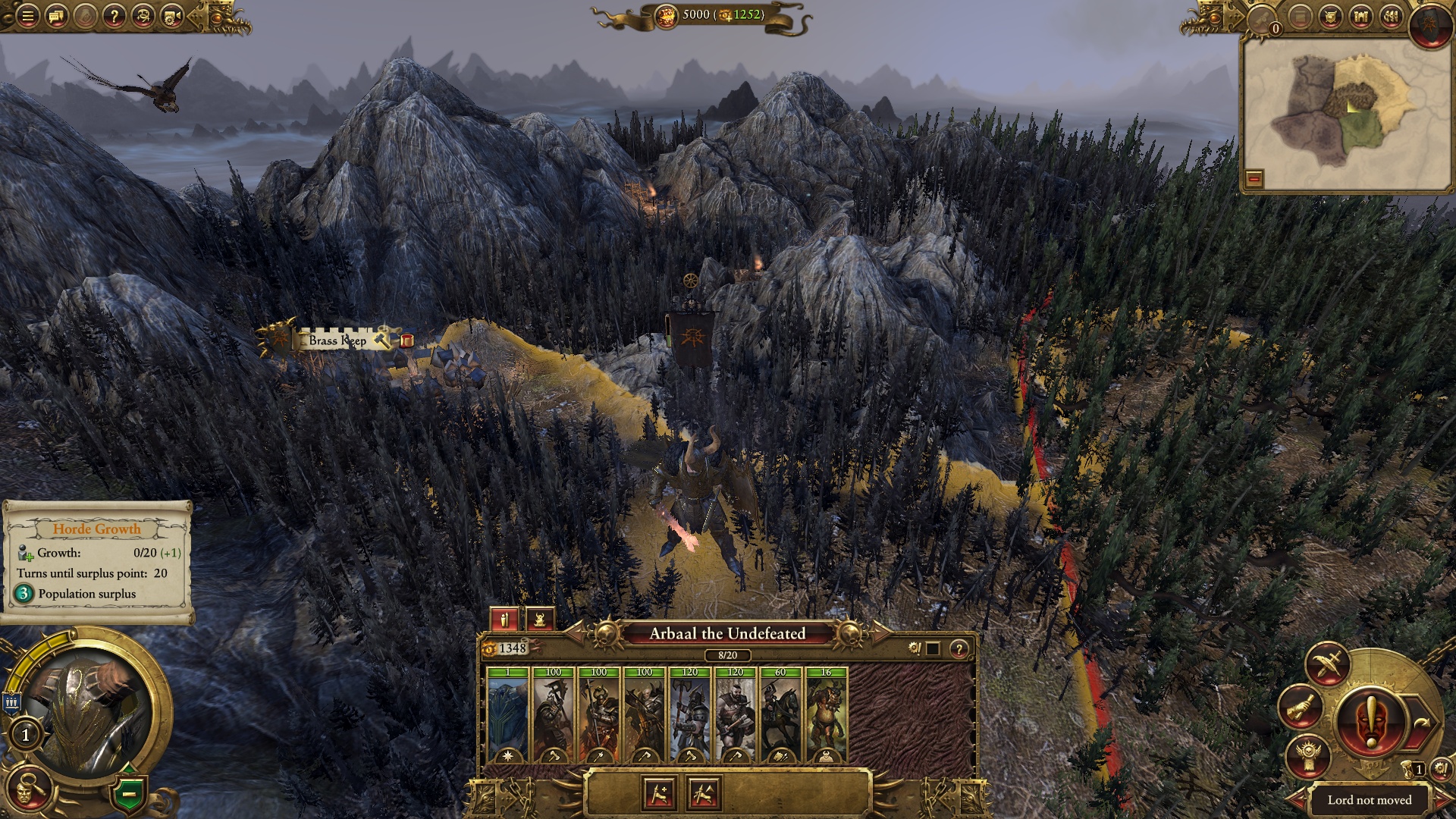Switch to the army units tab
1456x819 pixels.
pos(504,620)
